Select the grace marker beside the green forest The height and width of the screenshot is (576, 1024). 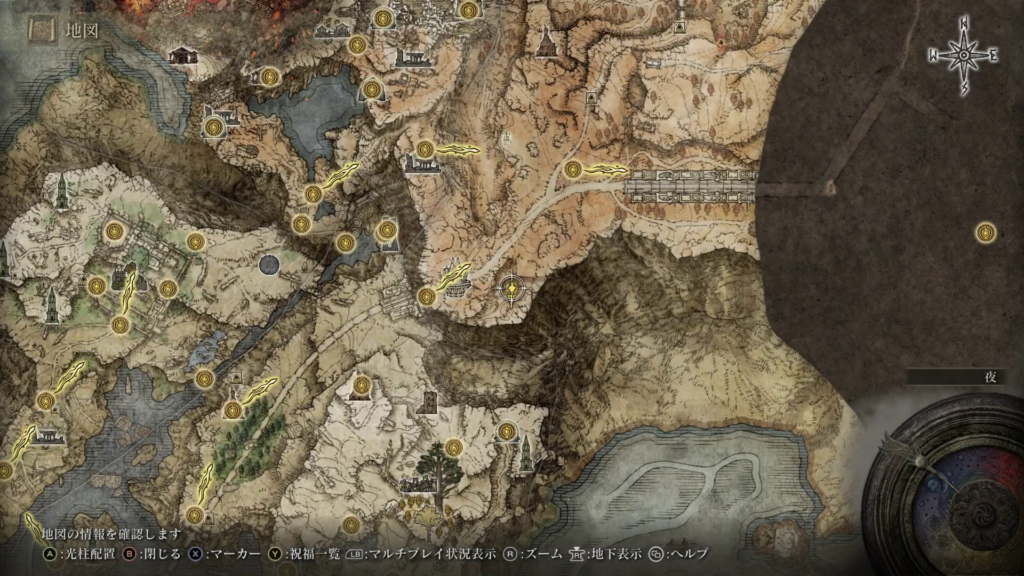point(233,409)
